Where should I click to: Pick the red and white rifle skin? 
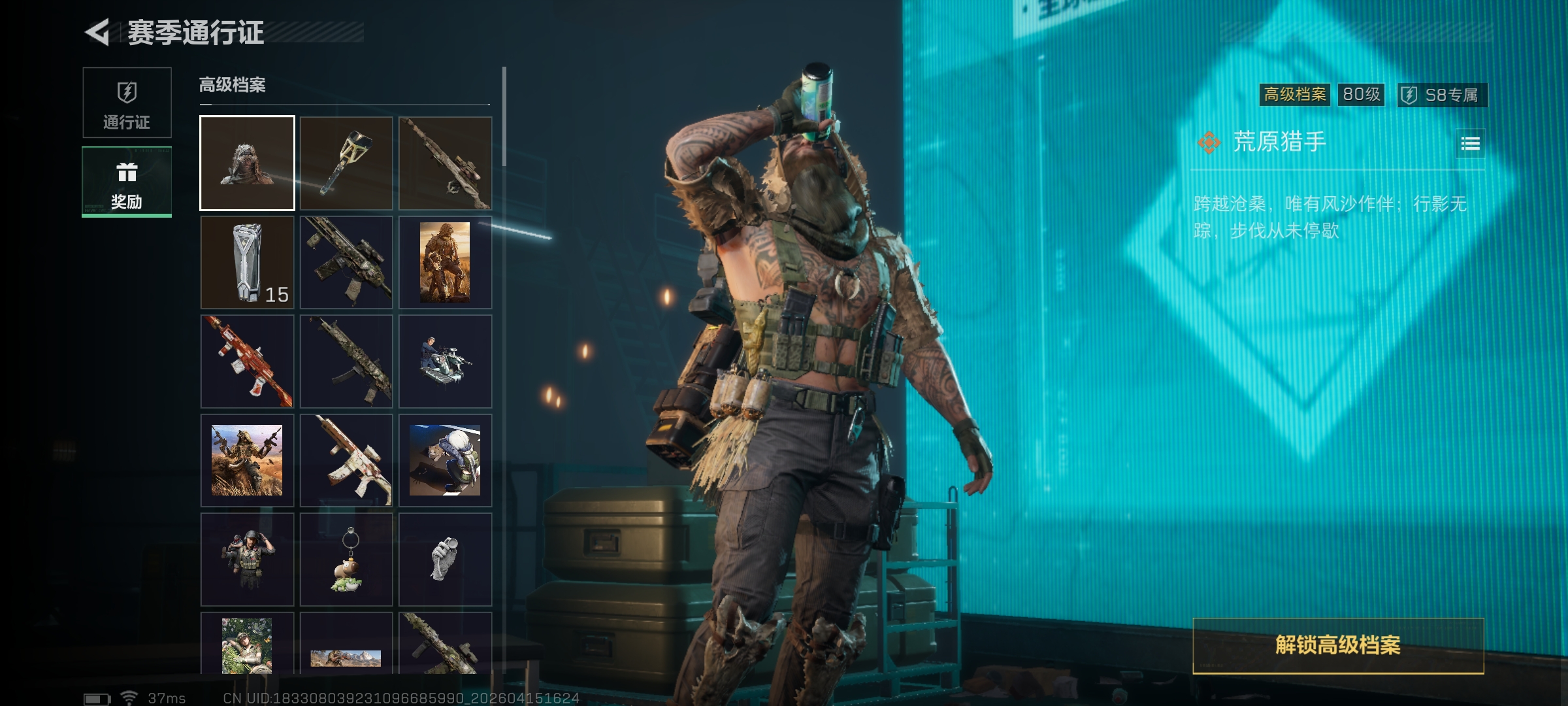point(247,361)
